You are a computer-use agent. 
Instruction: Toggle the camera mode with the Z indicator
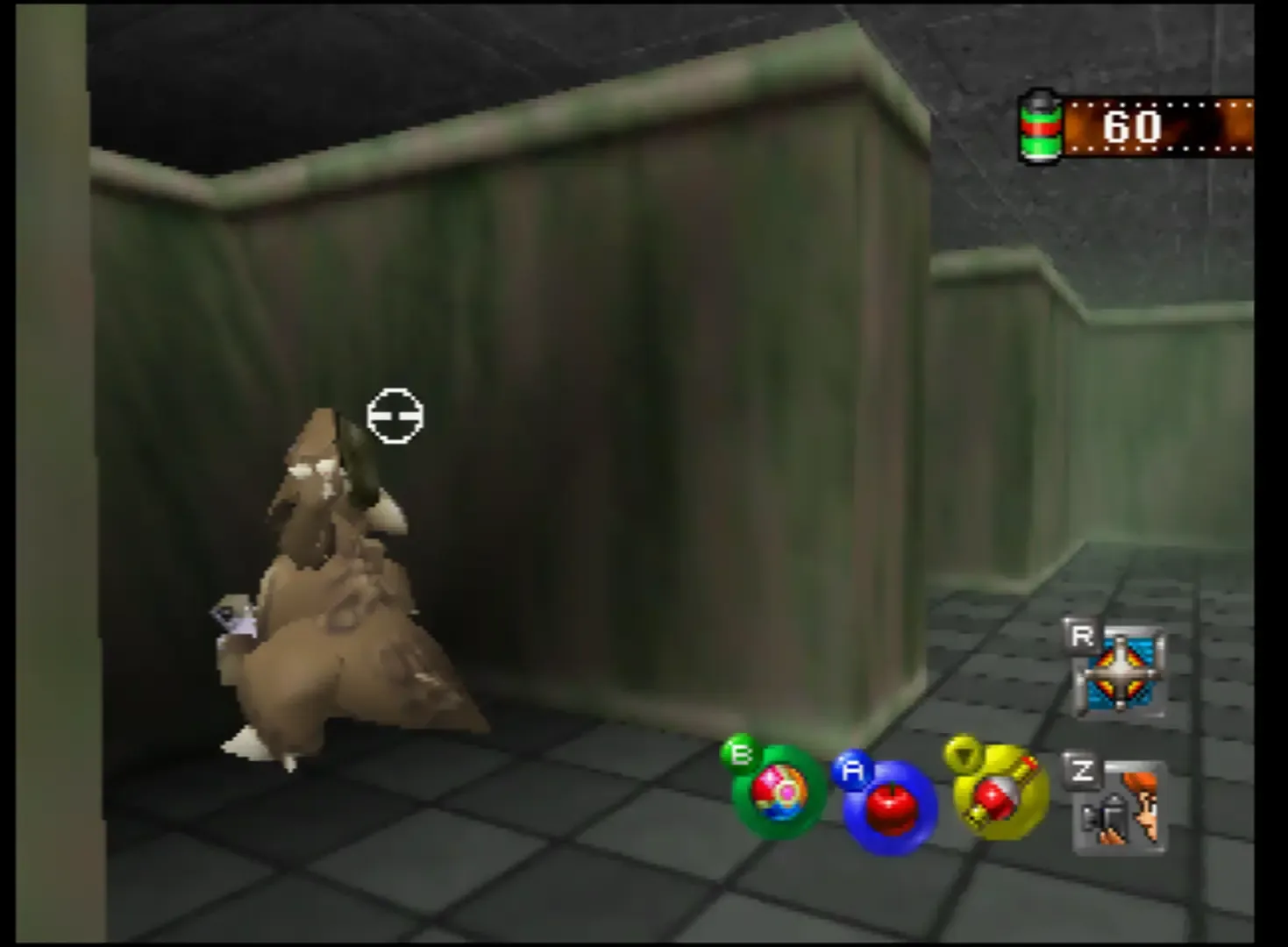click(x=1085, y=772)
